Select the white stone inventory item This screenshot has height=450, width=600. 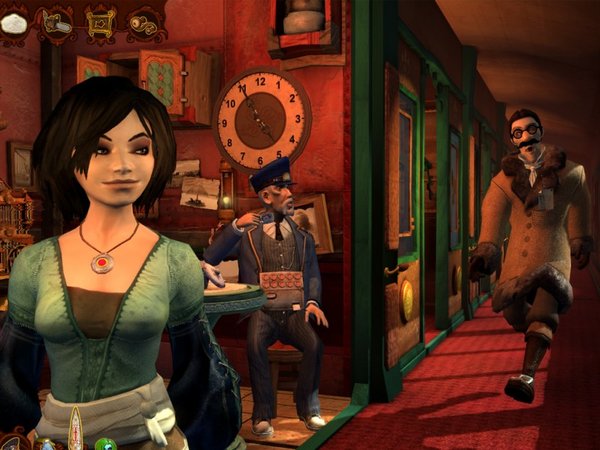(13, 24)
